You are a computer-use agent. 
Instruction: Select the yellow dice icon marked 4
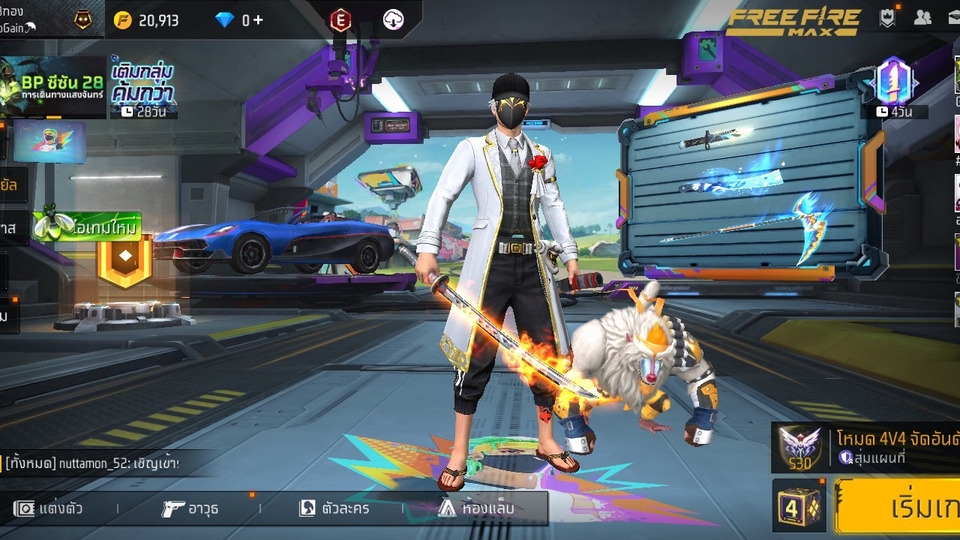pyautogui.click(x=798, y=506)
